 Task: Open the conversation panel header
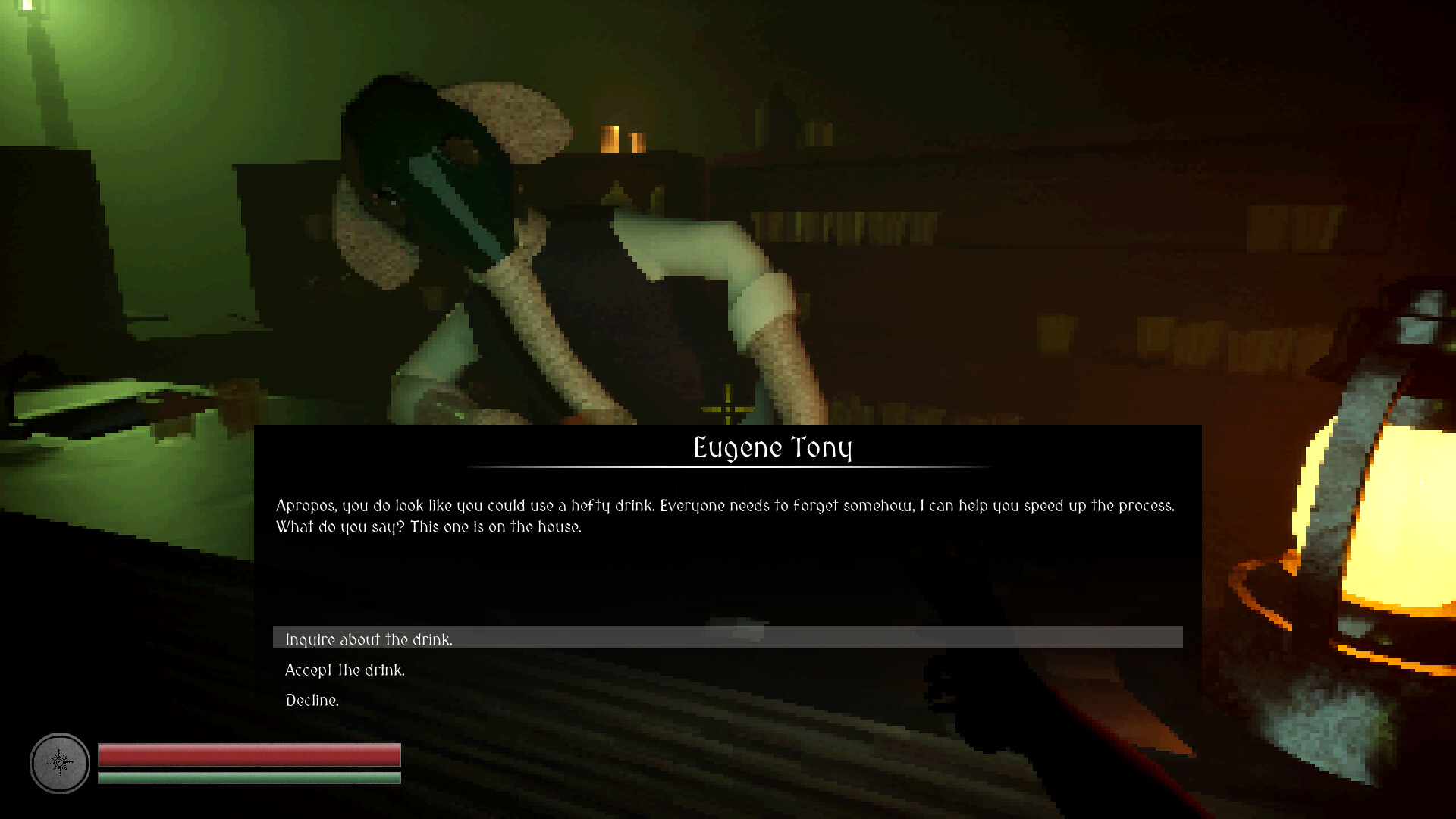771,447
